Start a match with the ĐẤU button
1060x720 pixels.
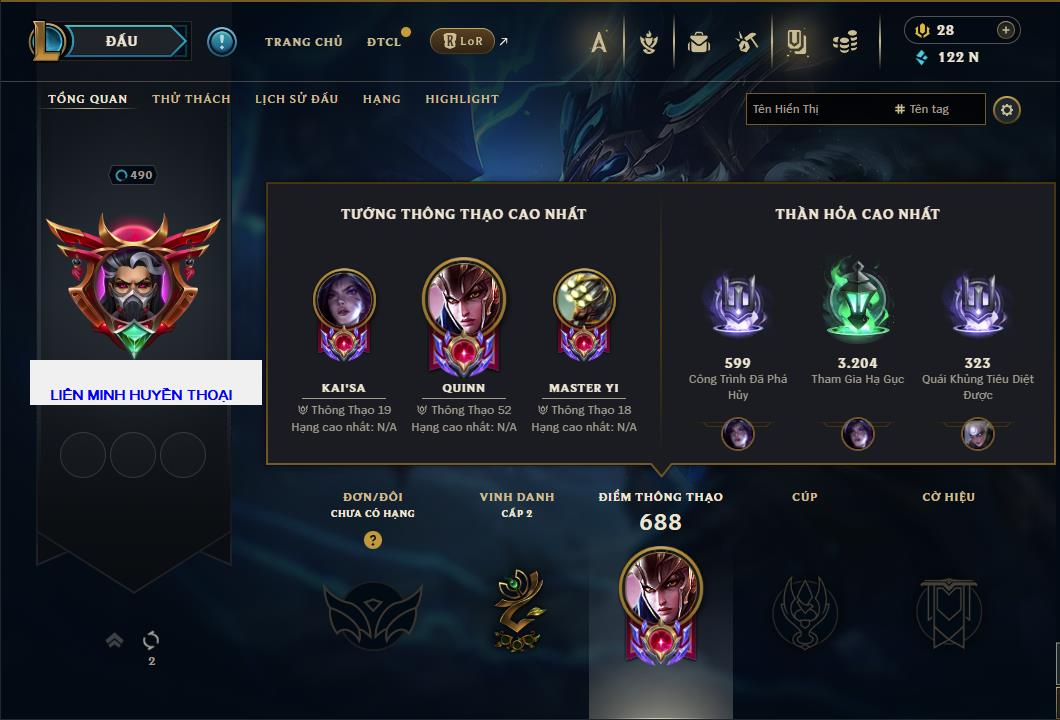(x=122, y=41)
